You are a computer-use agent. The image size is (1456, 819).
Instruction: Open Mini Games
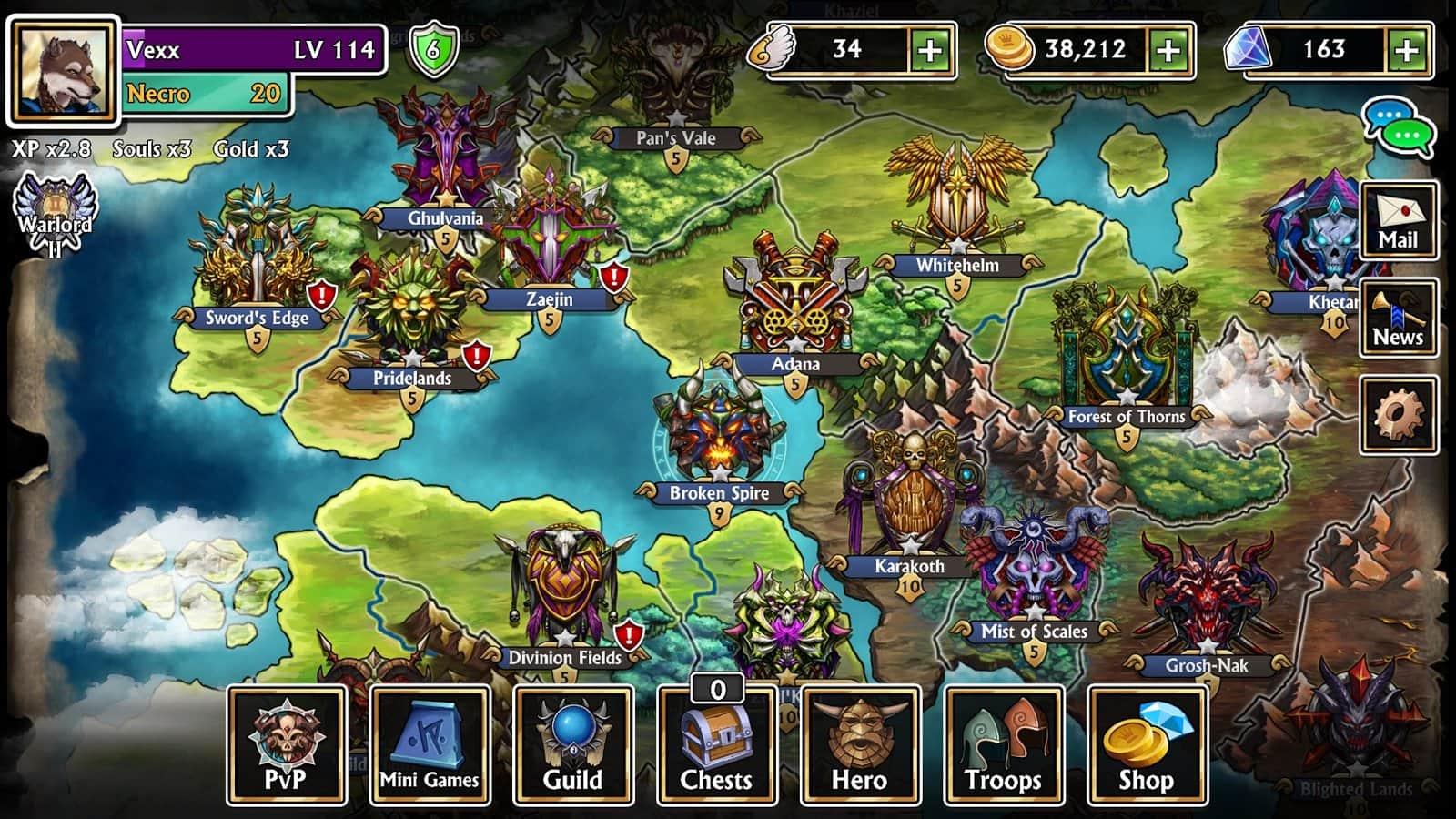tap(430, 745)
